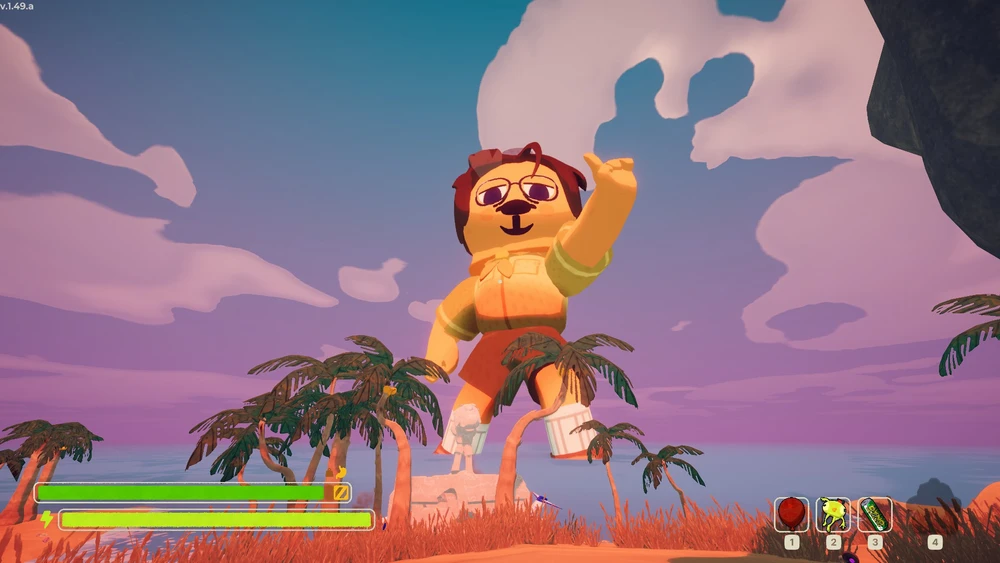The image size is (1000, 563).
Task: Select the red balloon hotbar slot
Action: [x=791, y=514]
